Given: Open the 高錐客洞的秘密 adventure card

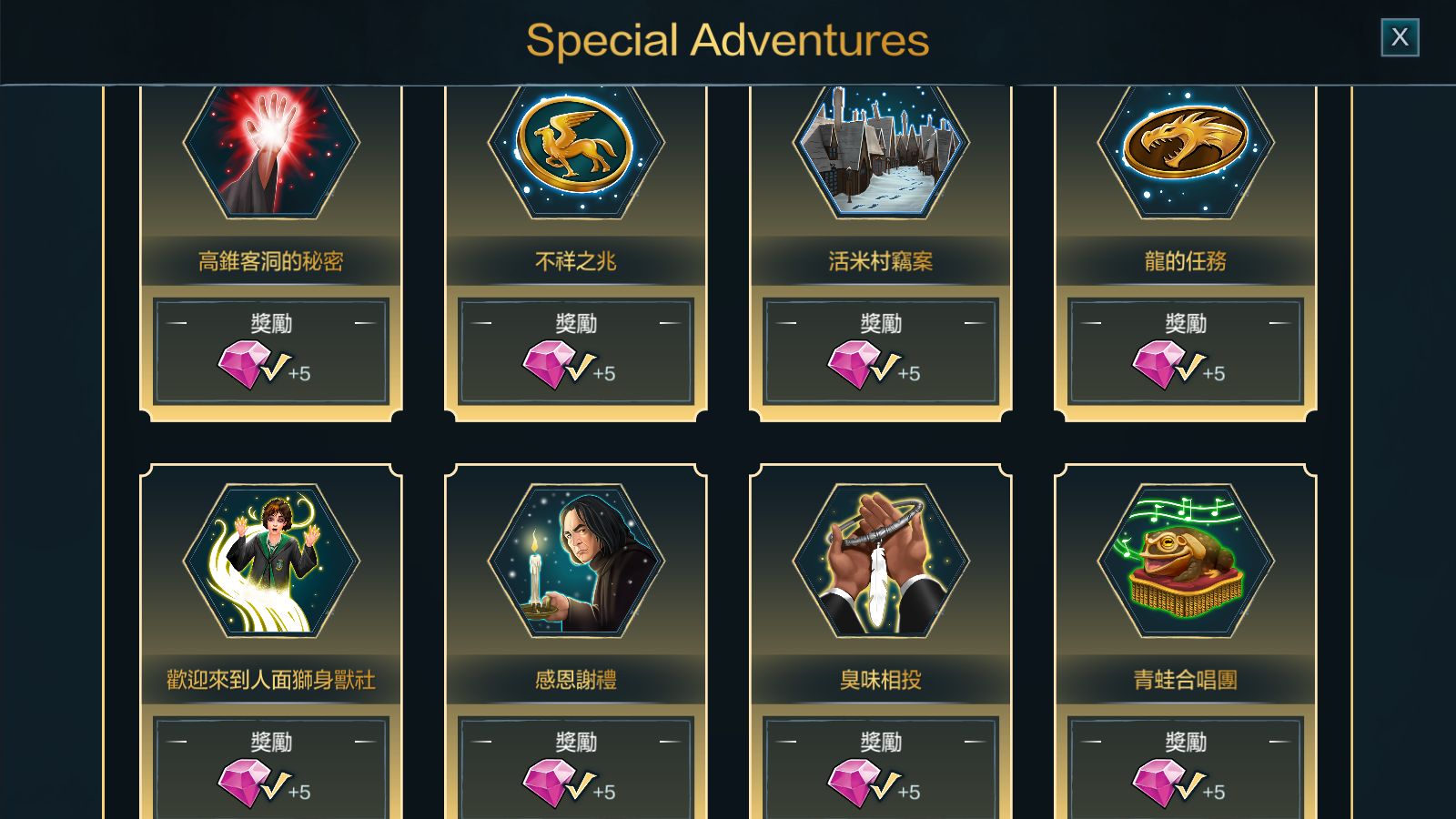Looking at the screenshot, I should click(271, 155).
